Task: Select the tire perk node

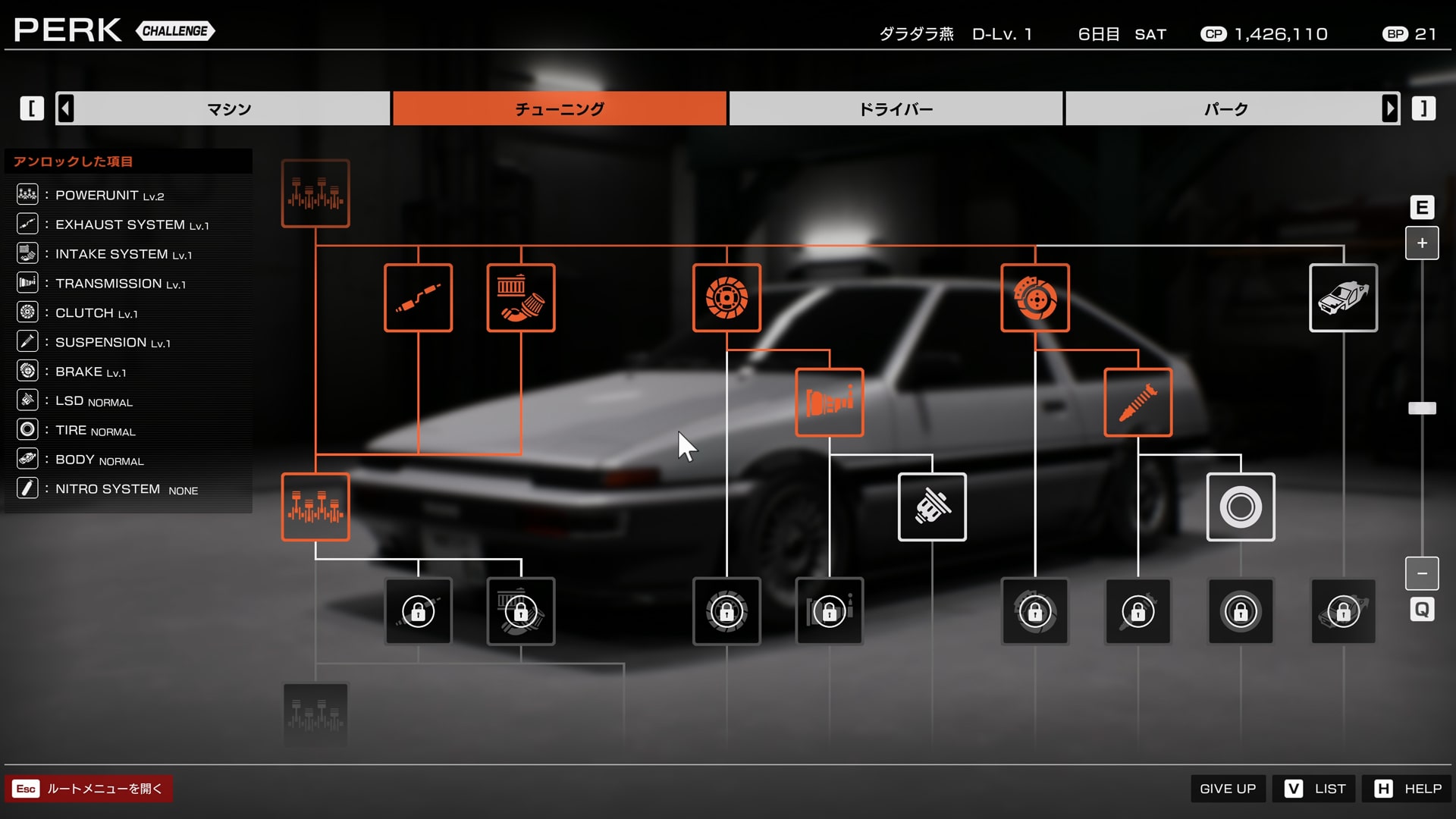Action: click(1241, 507)
